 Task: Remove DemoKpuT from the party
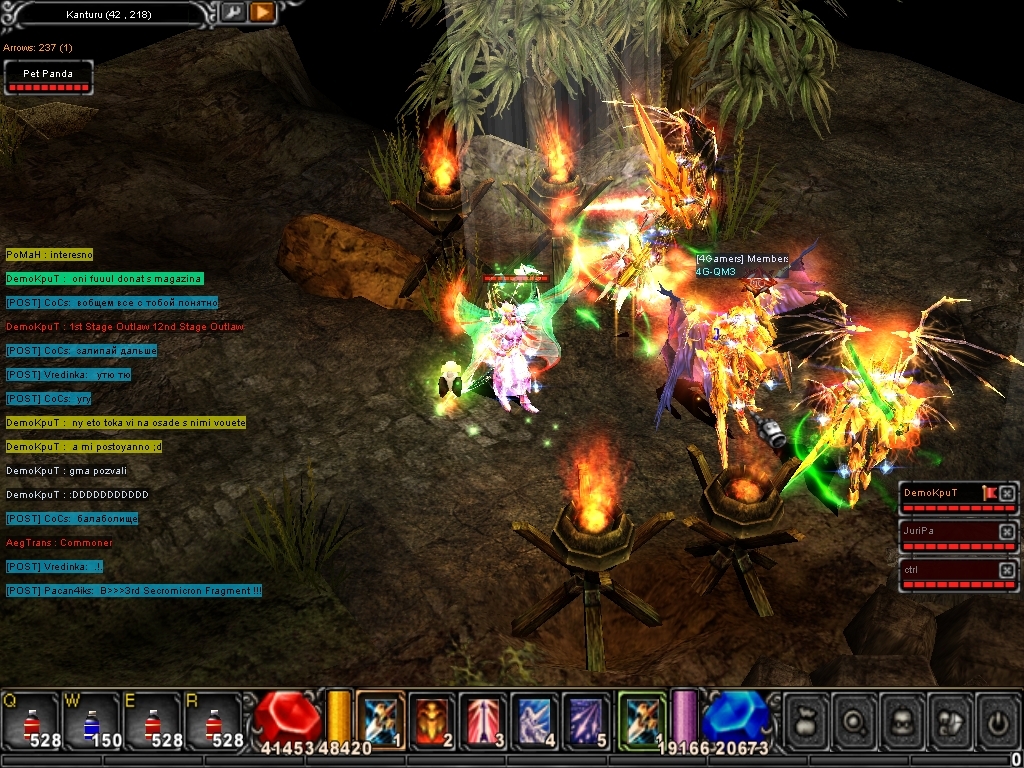click(1007, 493)
